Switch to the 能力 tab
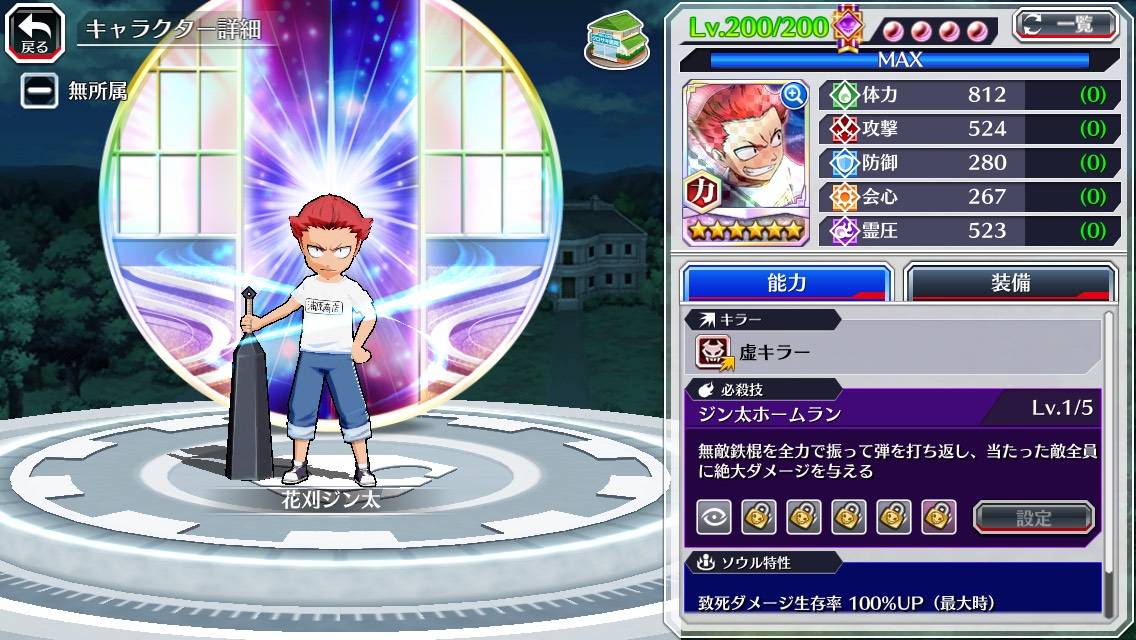The height and width of the screenshot is (640, 1136). (x=786, y=283)
